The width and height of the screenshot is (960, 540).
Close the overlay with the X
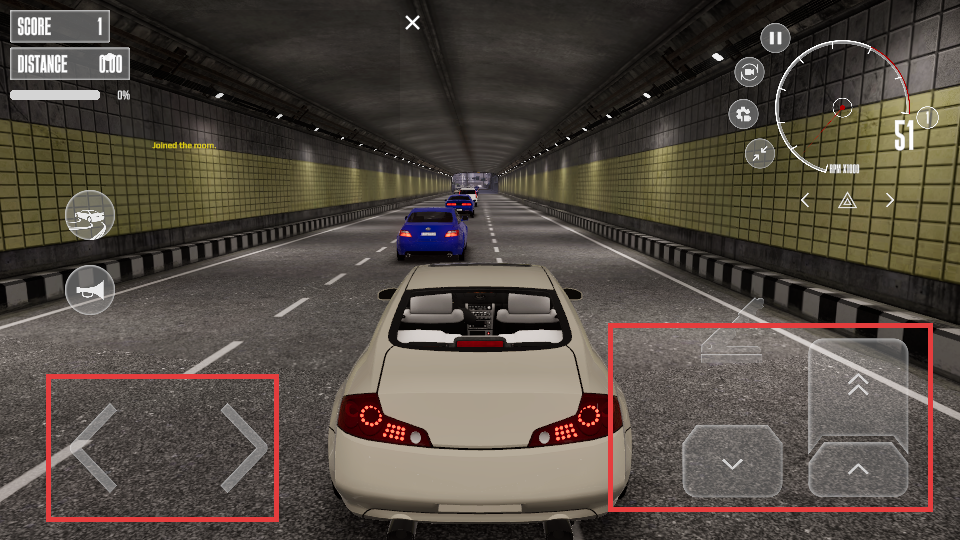tap(412, 23)
